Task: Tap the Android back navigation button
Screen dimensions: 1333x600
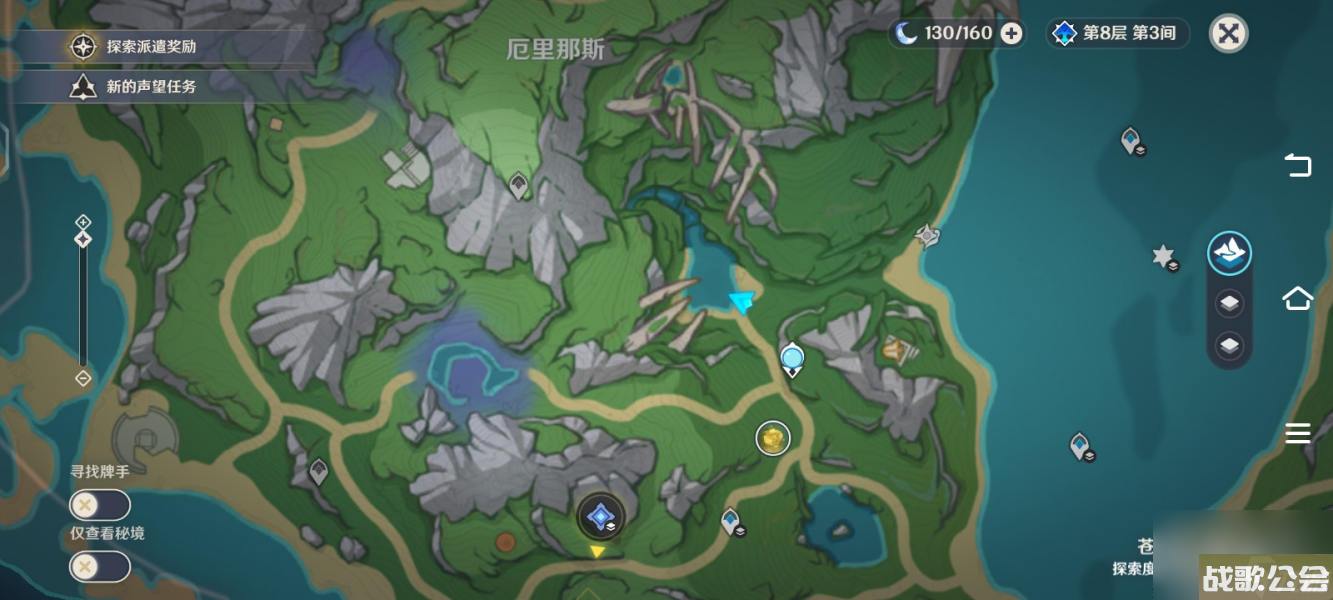Action: (1297, 165)
